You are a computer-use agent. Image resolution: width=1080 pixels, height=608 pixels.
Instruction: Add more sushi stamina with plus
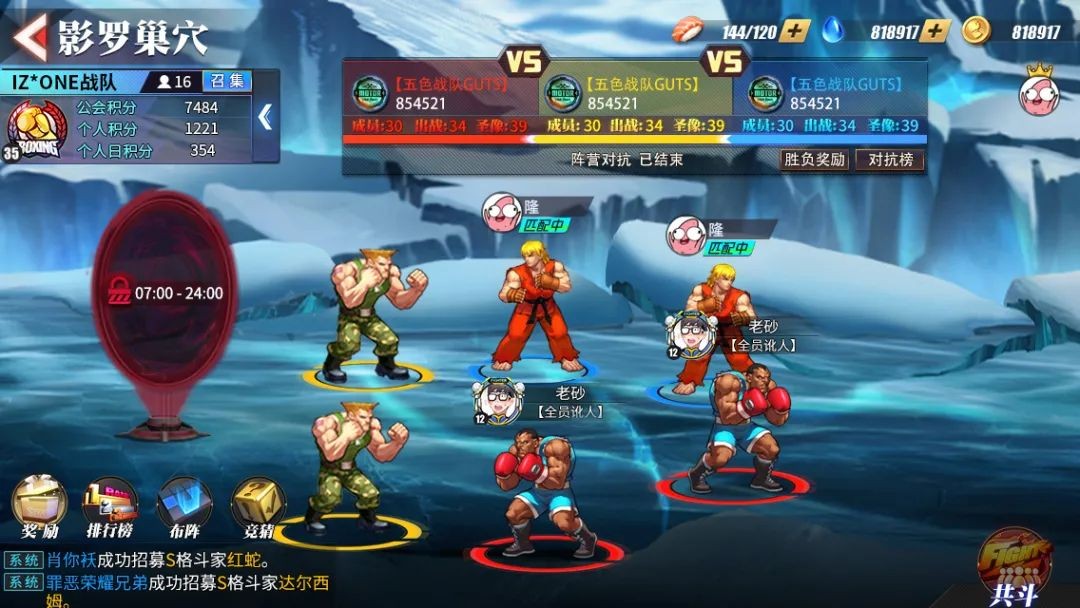[795, 31]
